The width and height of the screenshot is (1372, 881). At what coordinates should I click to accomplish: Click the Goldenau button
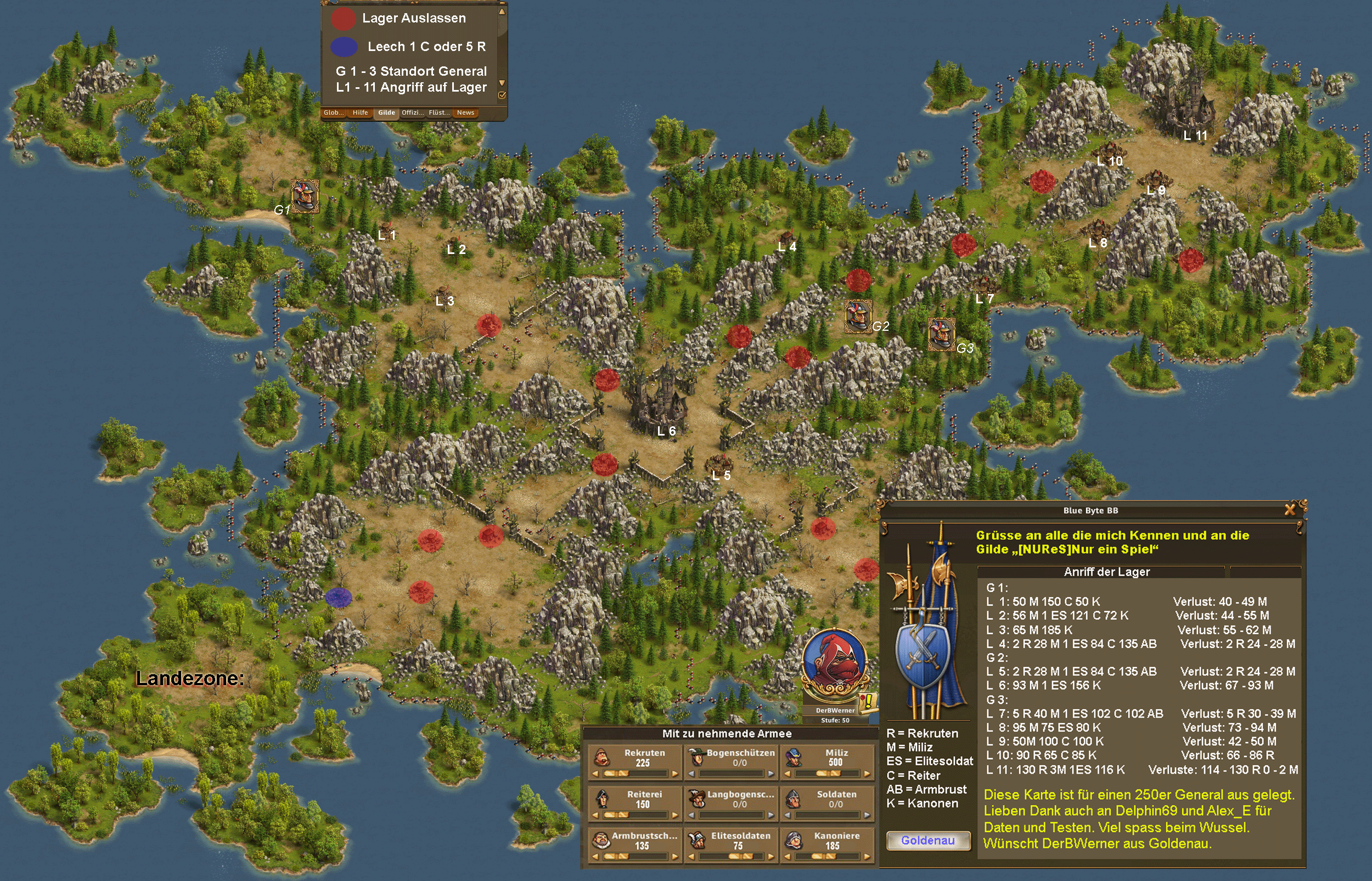coord(928,840)
